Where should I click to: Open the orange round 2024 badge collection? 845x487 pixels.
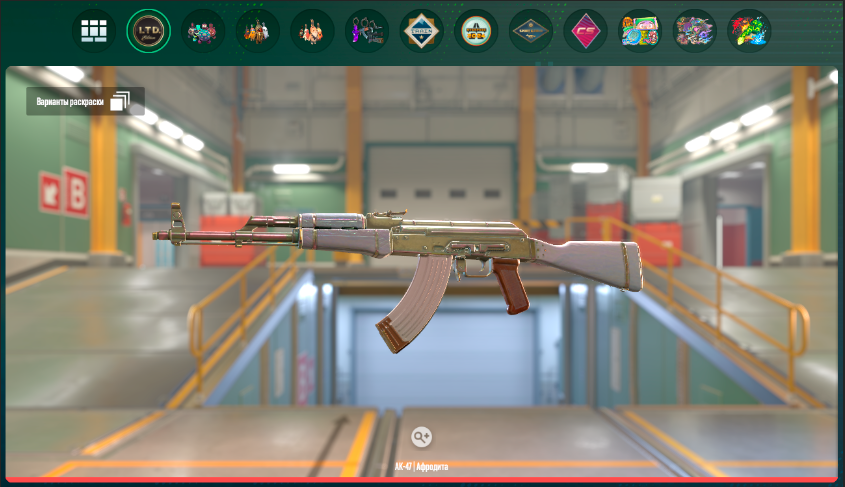(476, 32)
